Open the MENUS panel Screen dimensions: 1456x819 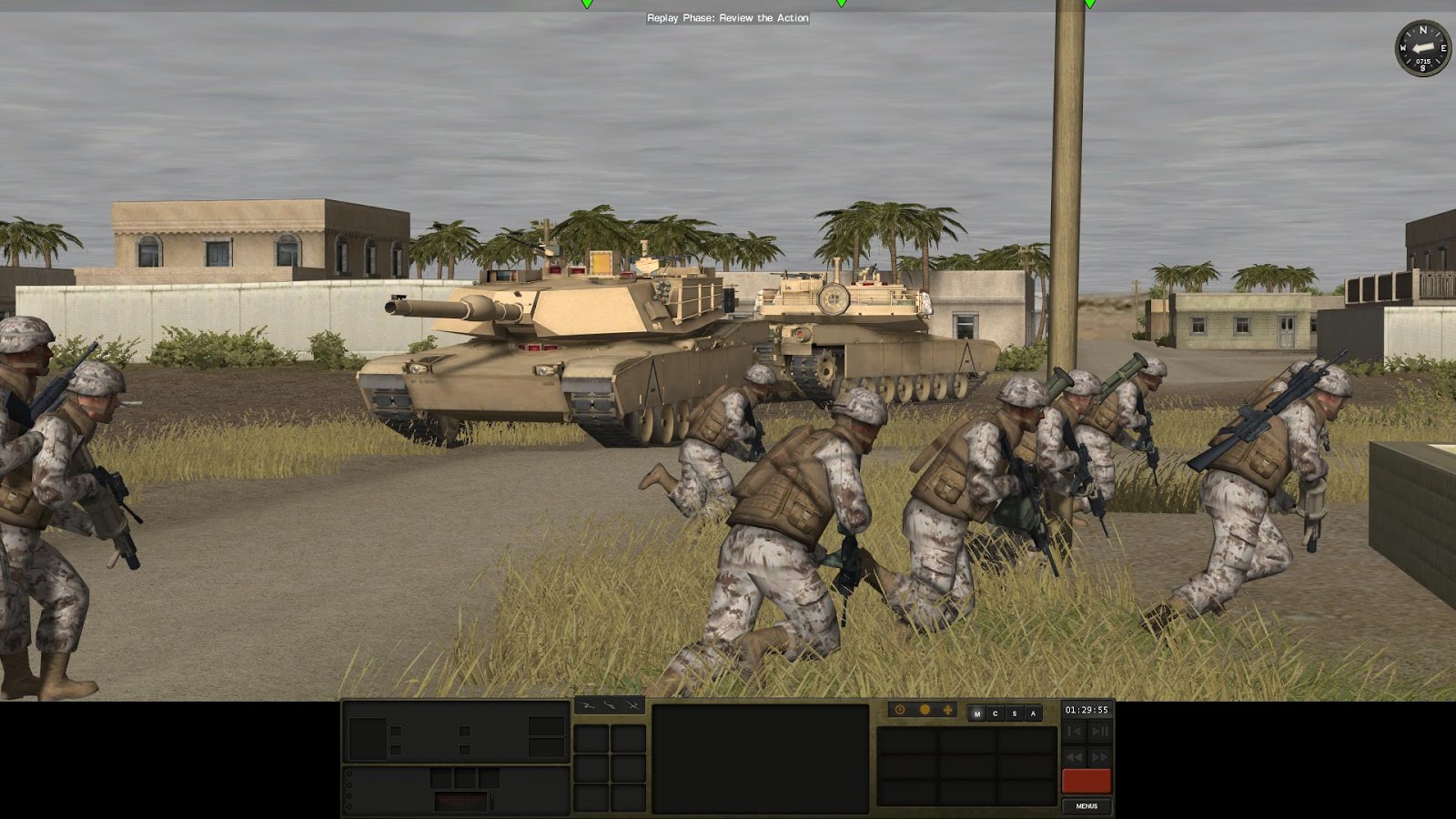[1087, 806]
